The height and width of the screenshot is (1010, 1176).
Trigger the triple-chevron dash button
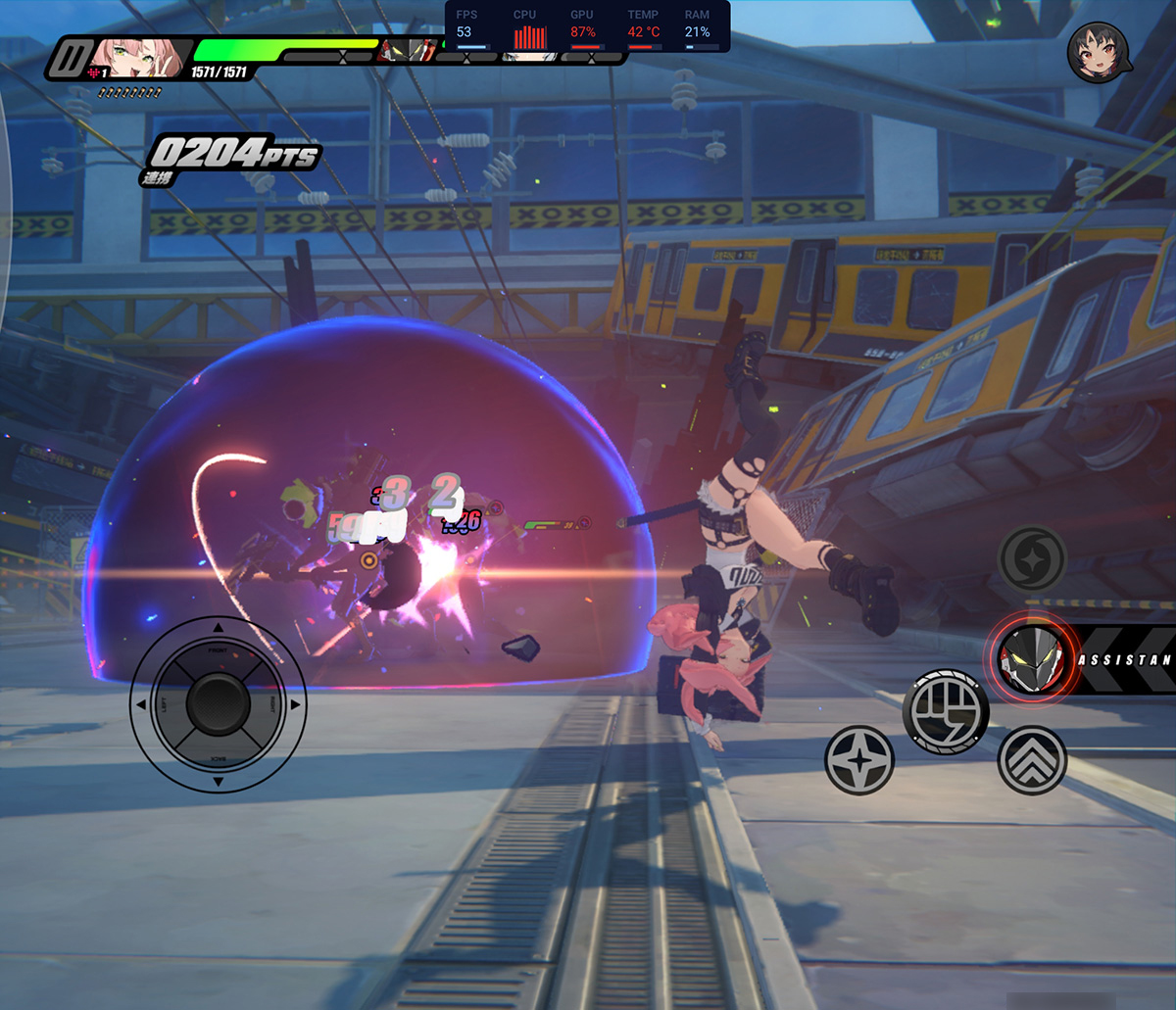pyautogui.click(x=1032, y=760)
